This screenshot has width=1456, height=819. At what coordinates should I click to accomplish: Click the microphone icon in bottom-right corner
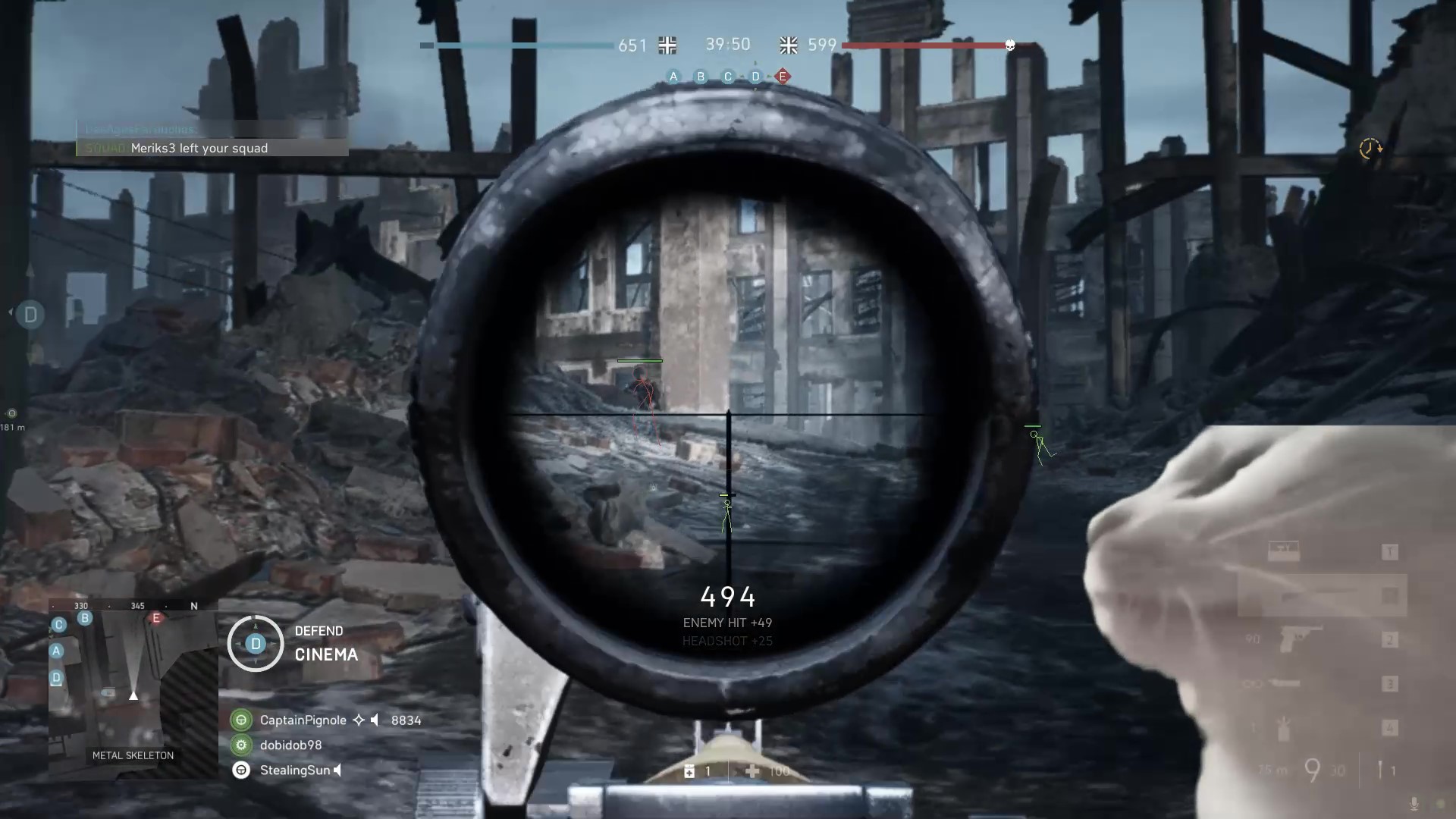click(1413, 803)
